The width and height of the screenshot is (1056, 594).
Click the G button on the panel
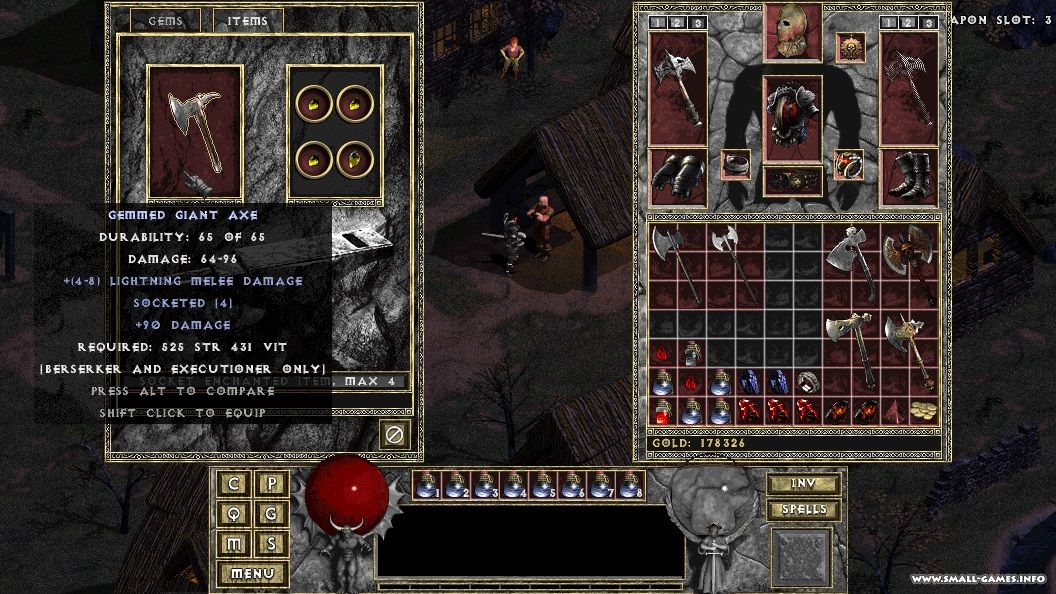coord(272,514)
